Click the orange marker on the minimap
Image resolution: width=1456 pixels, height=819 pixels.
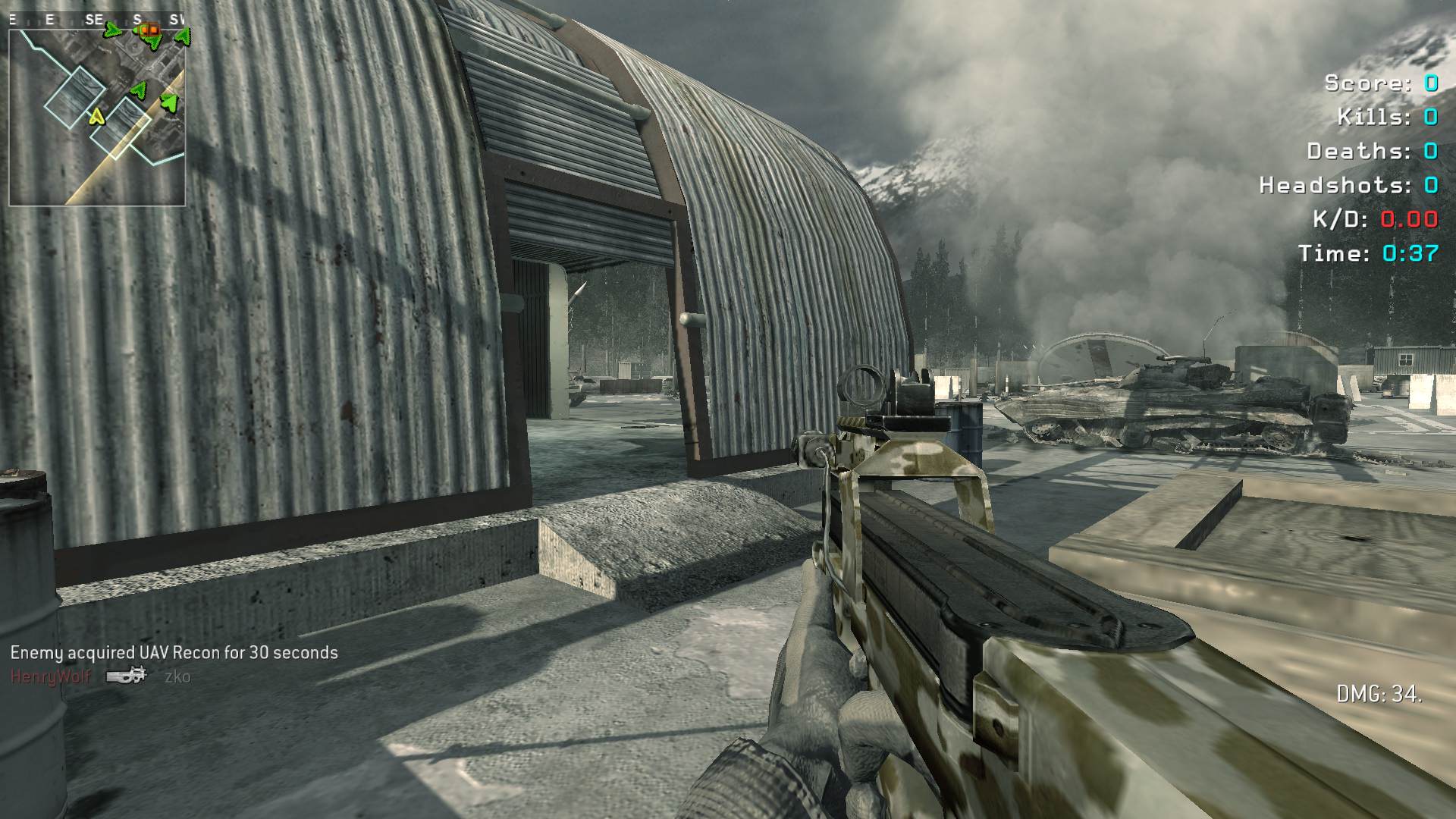click(149, 30)
